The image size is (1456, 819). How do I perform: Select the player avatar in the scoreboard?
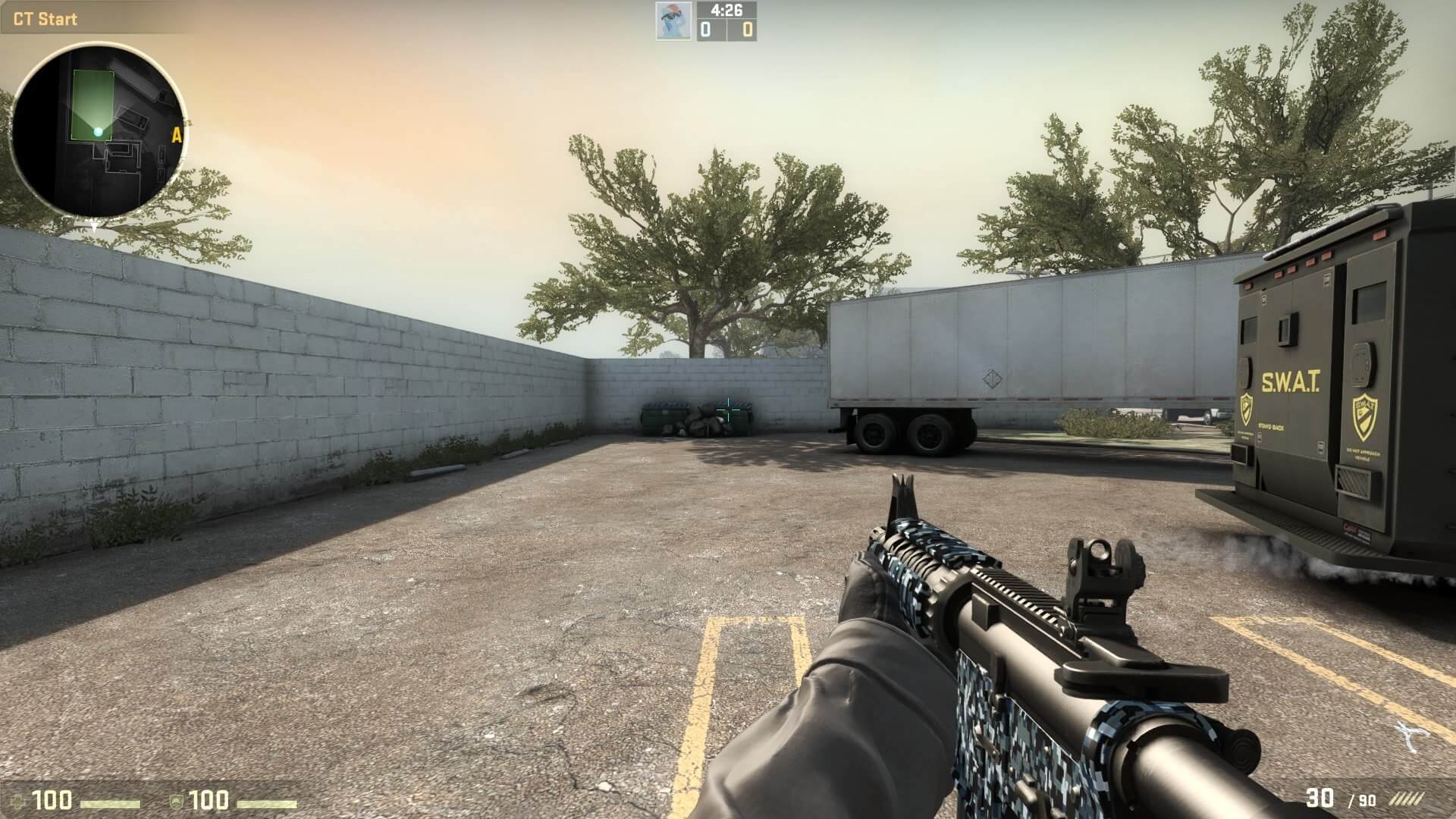[x=673, y=20]
